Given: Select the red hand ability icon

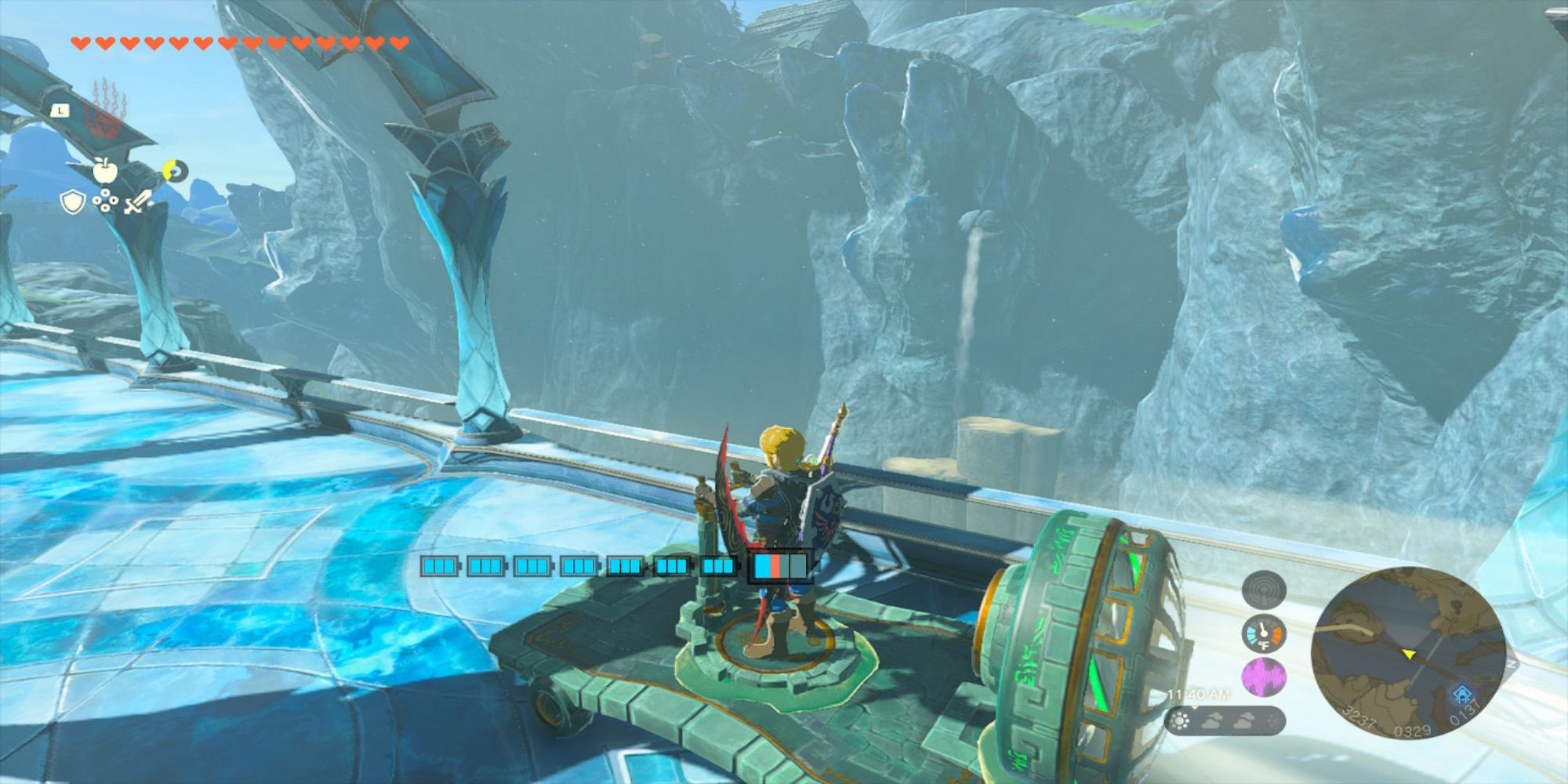Looking at the screenshot, I should (108, 110).
